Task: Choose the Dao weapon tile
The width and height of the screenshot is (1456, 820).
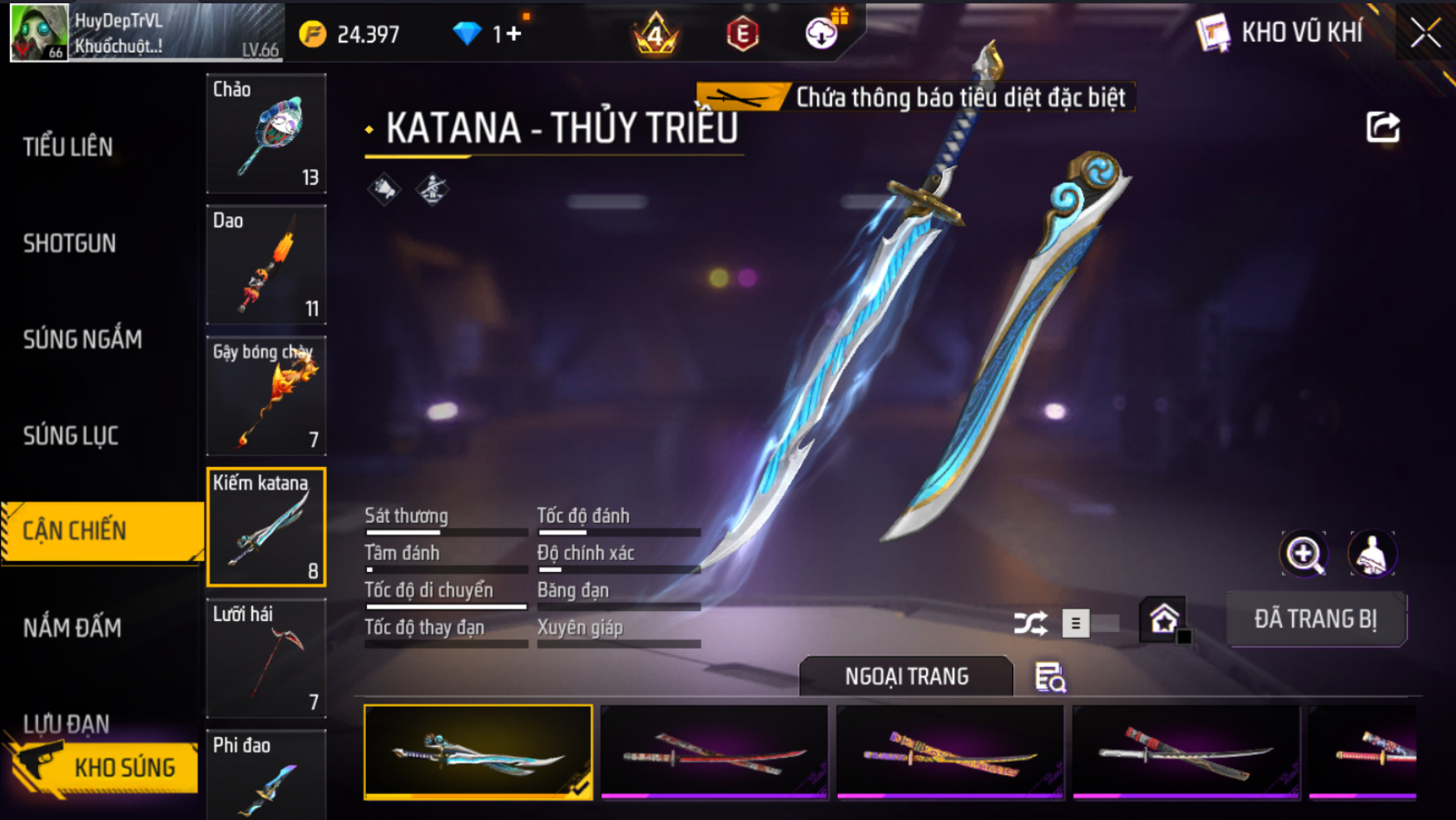Action: pyautogui.click(x=266, y=265)
